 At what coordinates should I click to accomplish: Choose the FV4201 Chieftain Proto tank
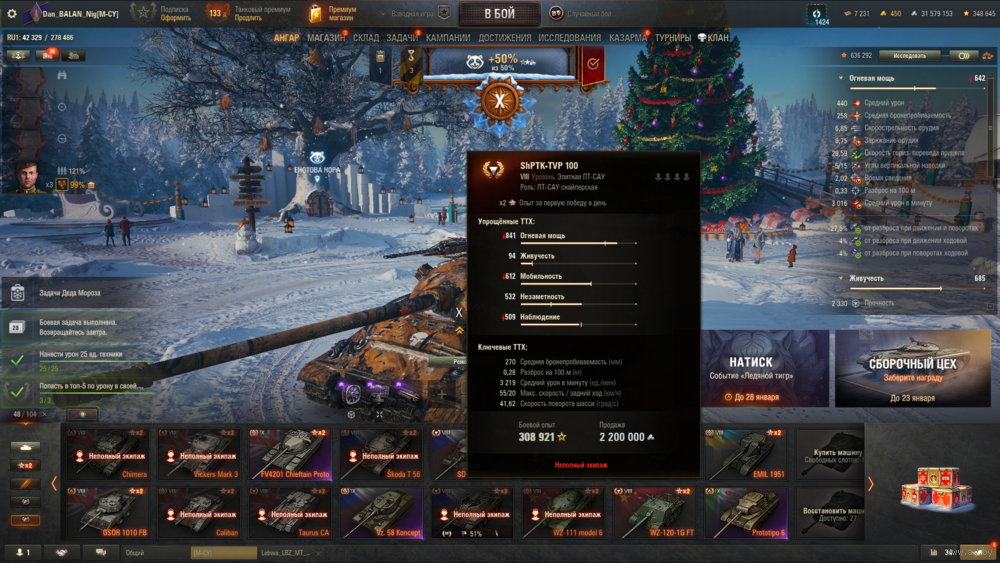pyautogui.click(x=290, y=454)
